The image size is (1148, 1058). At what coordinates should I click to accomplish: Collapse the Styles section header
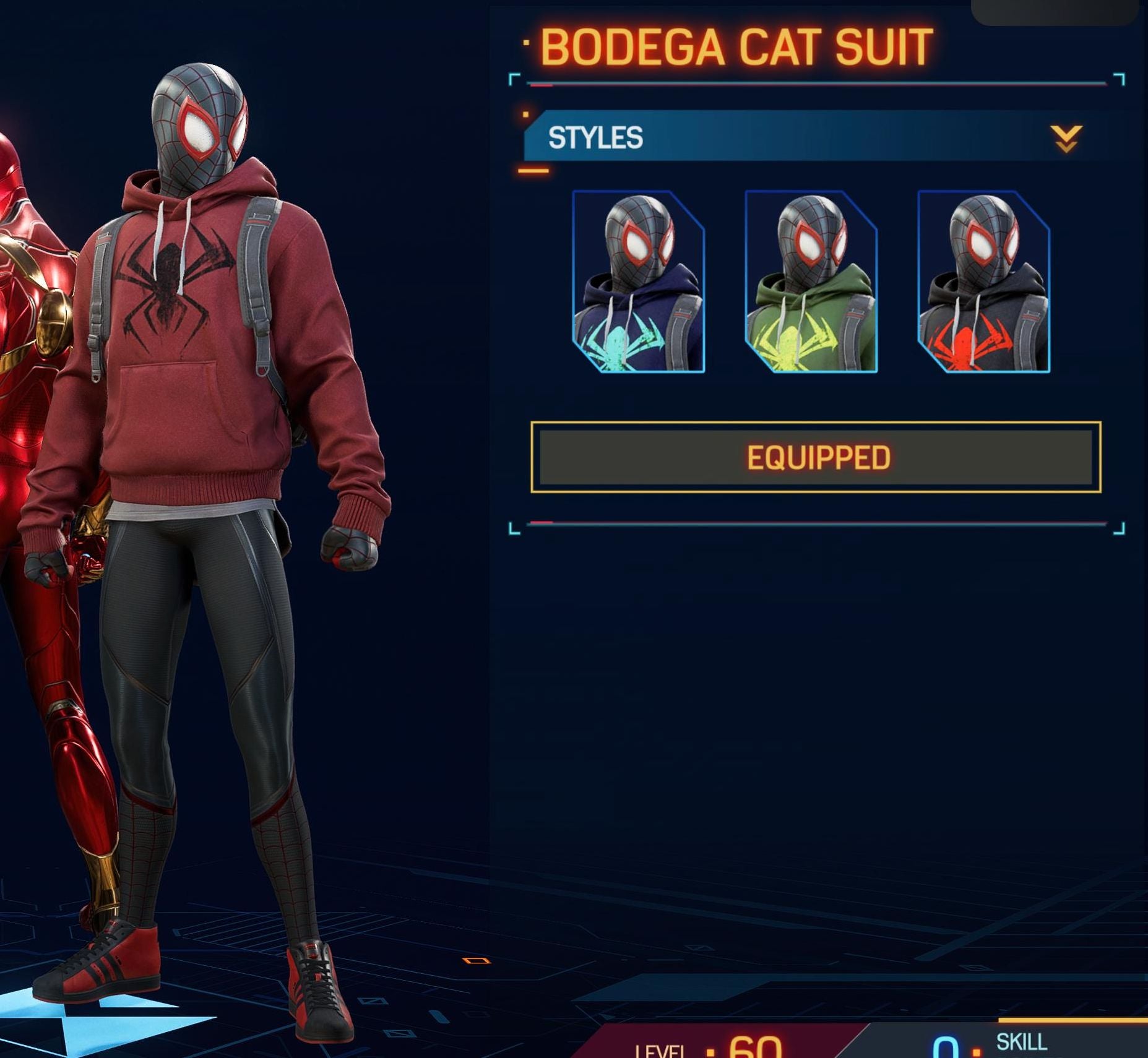(x=1065, y=138)
